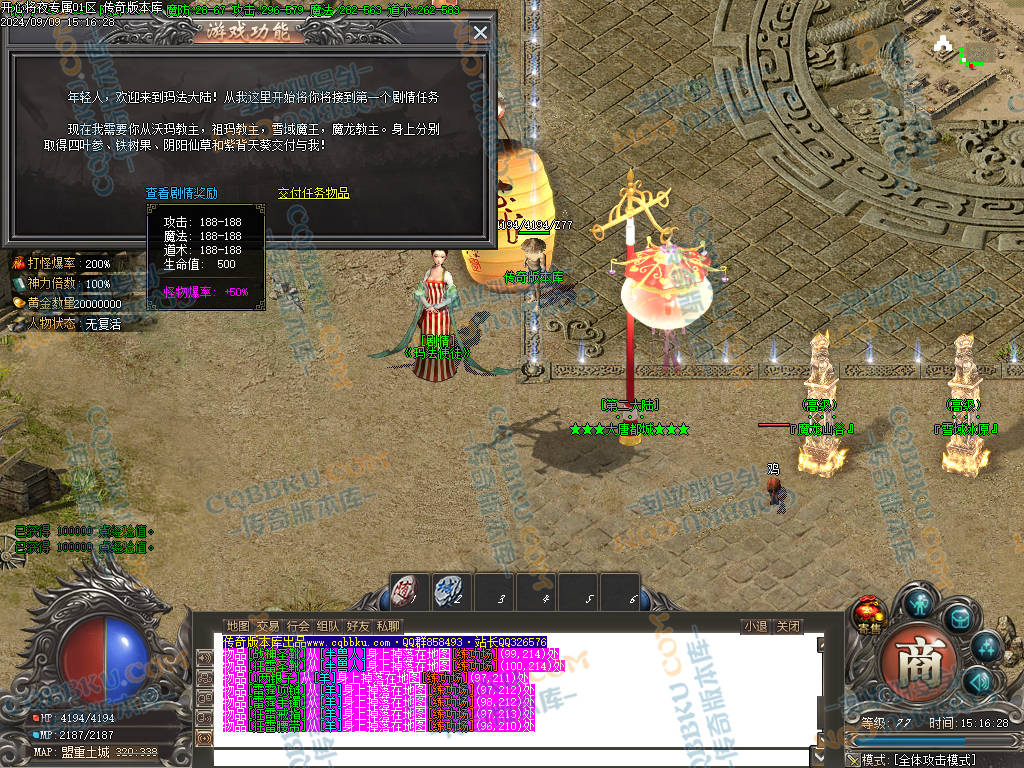The image size is (1024, 768).
Task: Click the 关闭 exit button
Action: coord(788,627)
